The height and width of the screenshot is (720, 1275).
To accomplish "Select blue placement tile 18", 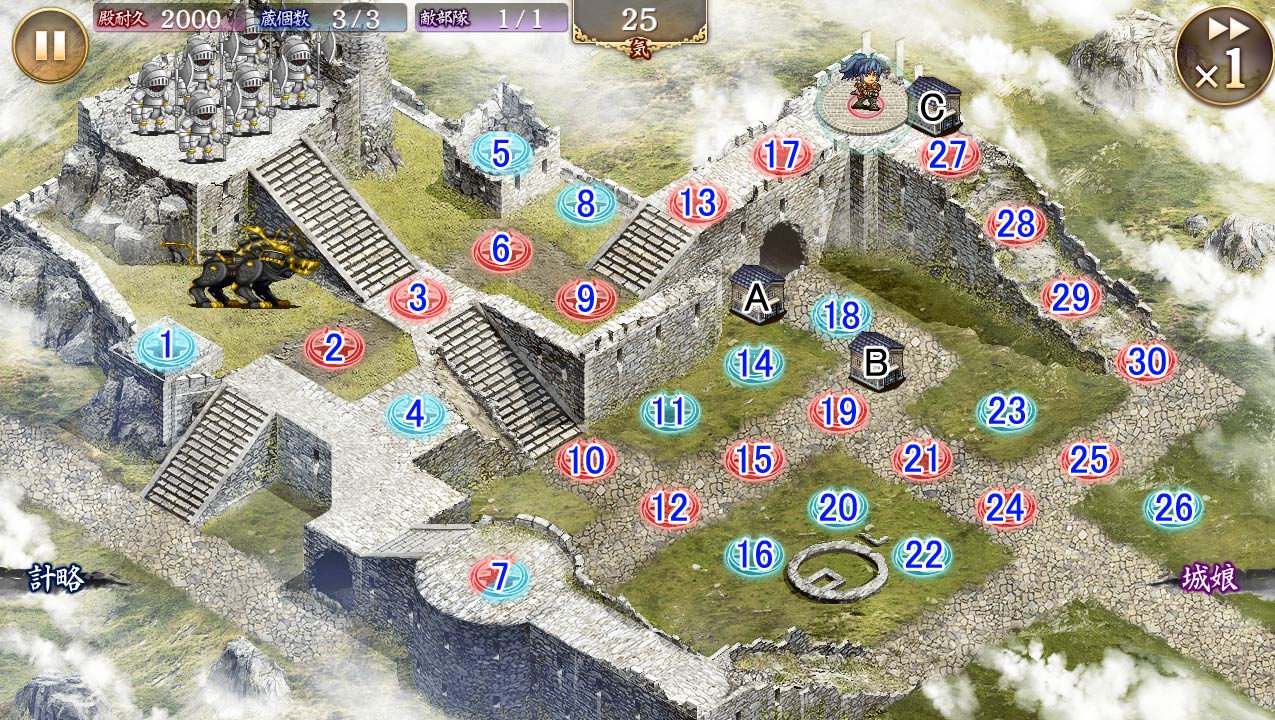I will click(x=842, y=316).
